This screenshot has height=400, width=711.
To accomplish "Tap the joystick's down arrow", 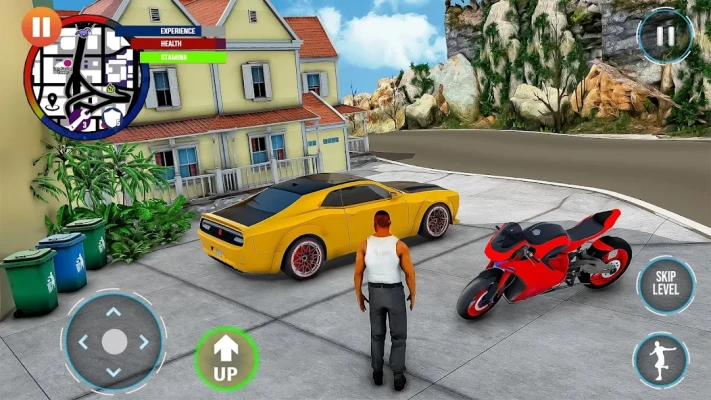I will [114, 373].
